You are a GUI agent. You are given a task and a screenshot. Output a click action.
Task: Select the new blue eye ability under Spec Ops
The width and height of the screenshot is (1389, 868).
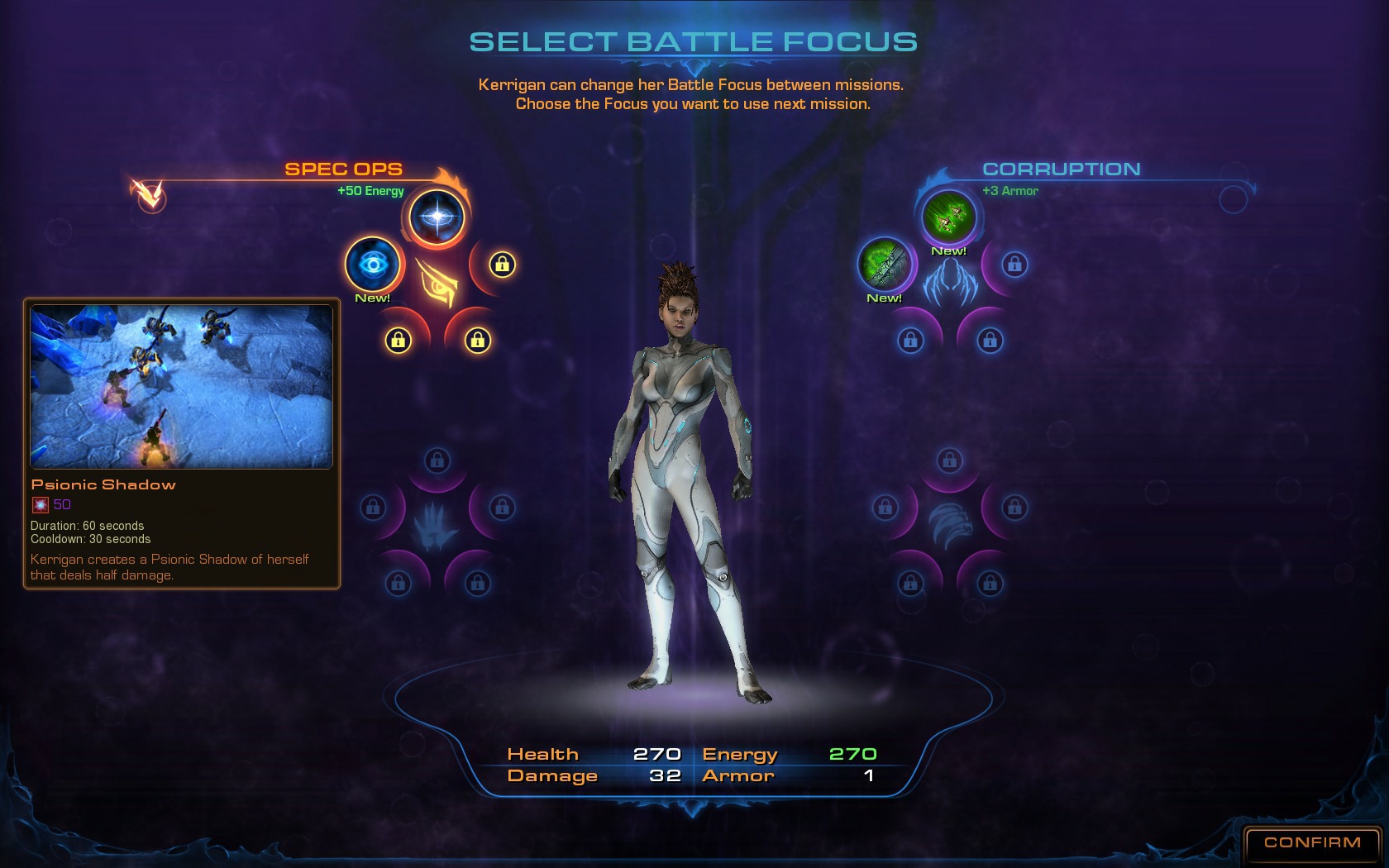[374, 264]
